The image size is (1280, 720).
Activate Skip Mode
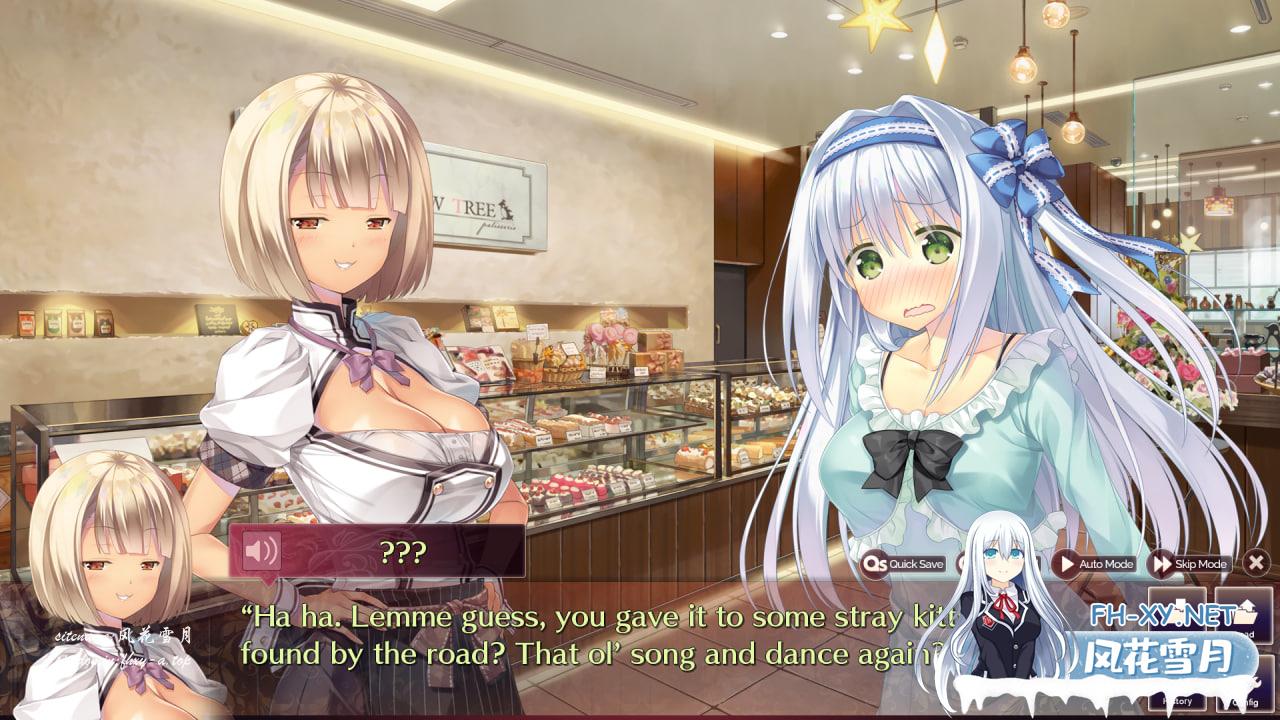[1190, 564]
